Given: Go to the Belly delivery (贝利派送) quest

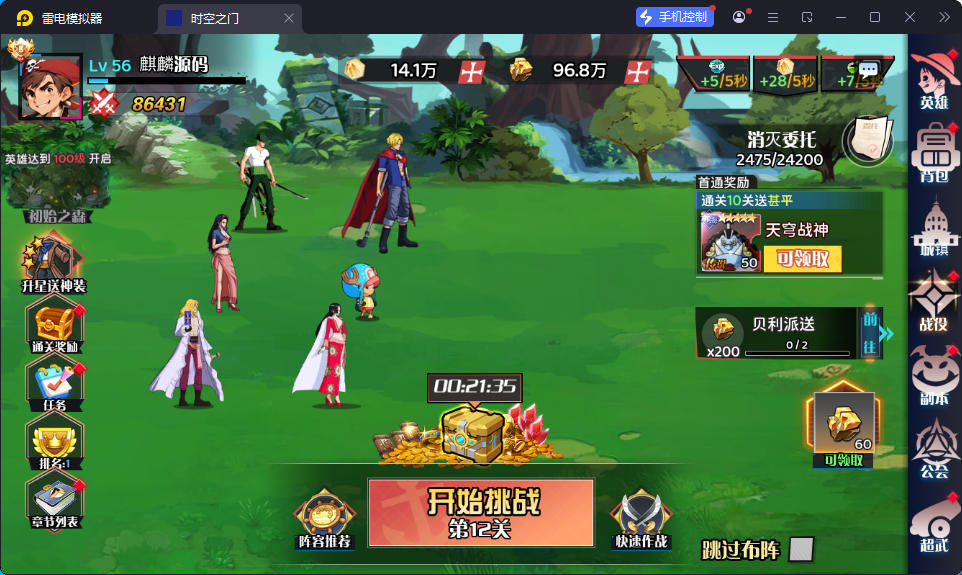Looking at the screenshot, I should [868, 333].
